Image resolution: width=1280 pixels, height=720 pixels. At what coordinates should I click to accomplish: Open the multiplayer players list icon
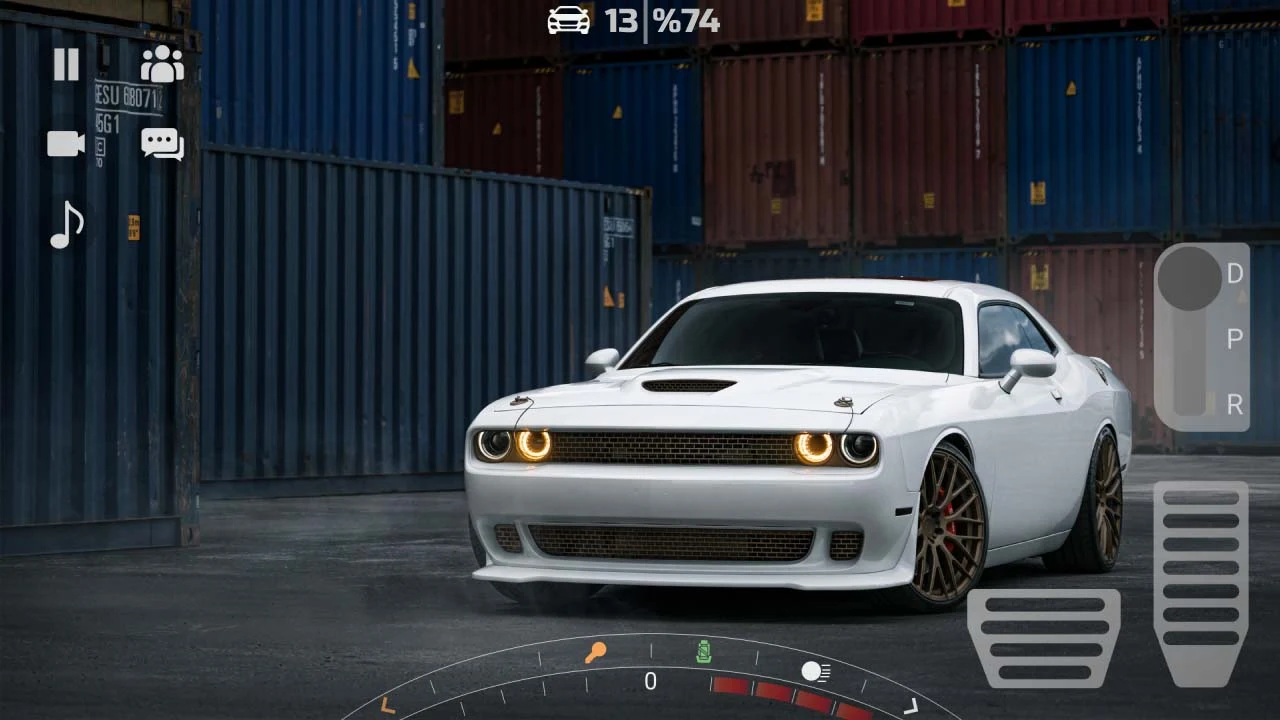tap(162, 65)
